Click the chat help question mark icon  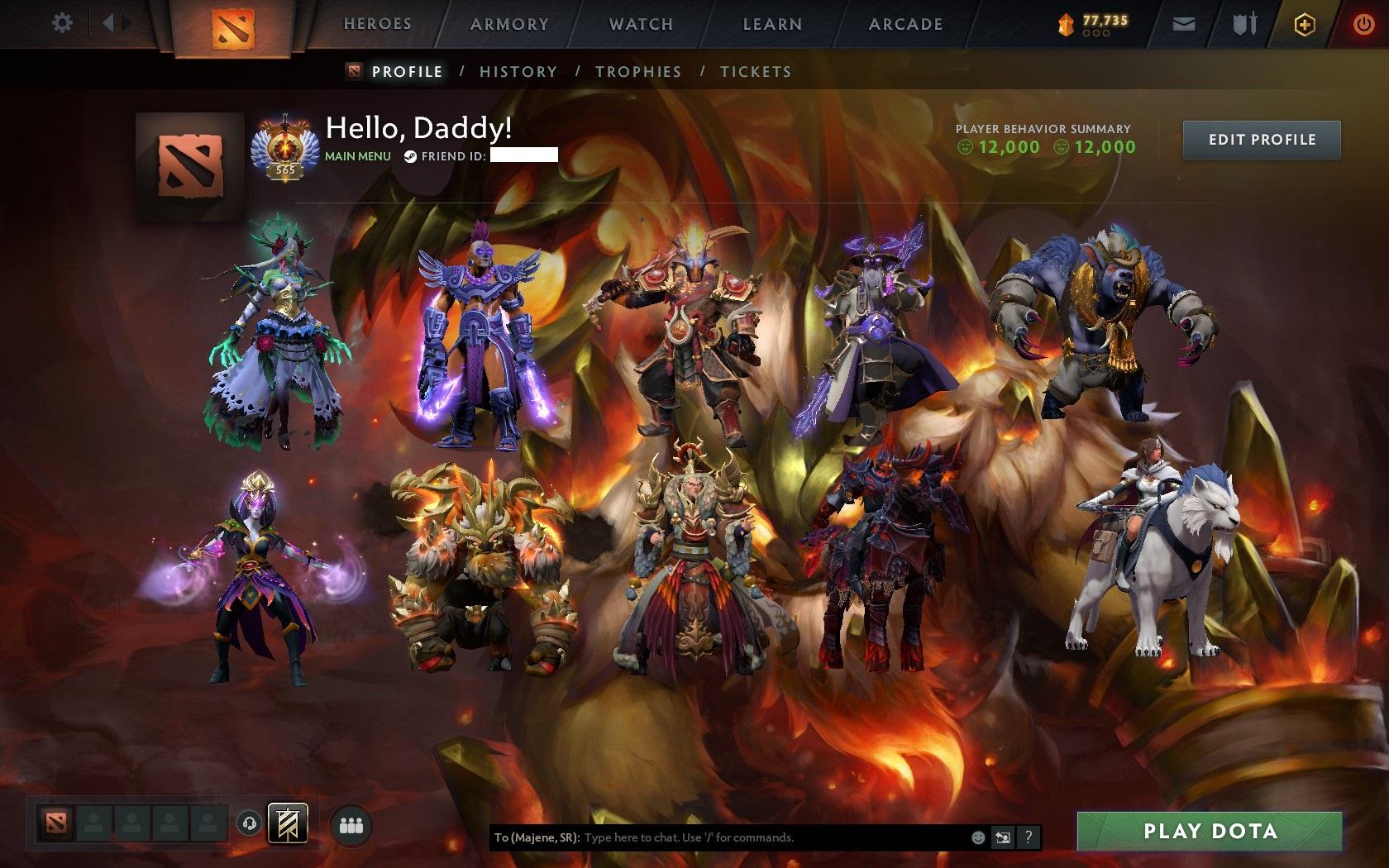[1029, 837]
